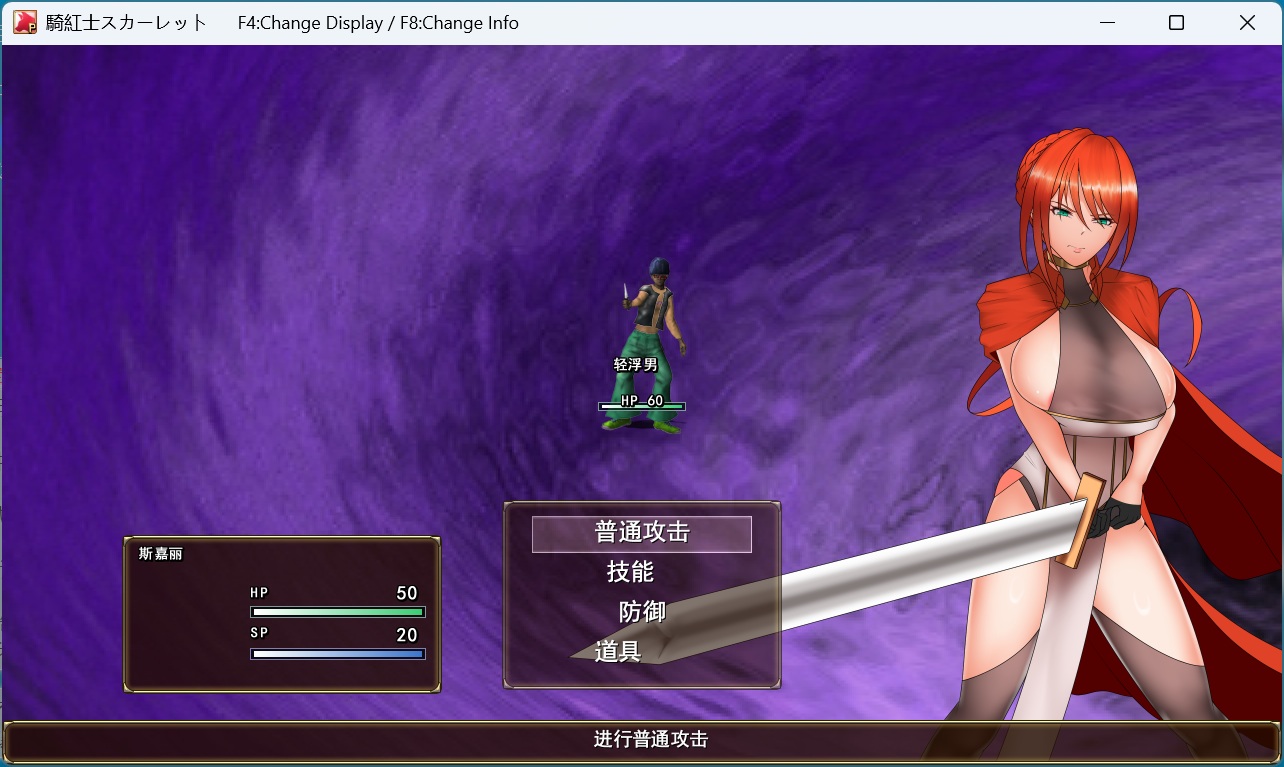Select the 普通攻击 battle command
The height and width of the screenshot is (767, 1284).
click(641, 533)
